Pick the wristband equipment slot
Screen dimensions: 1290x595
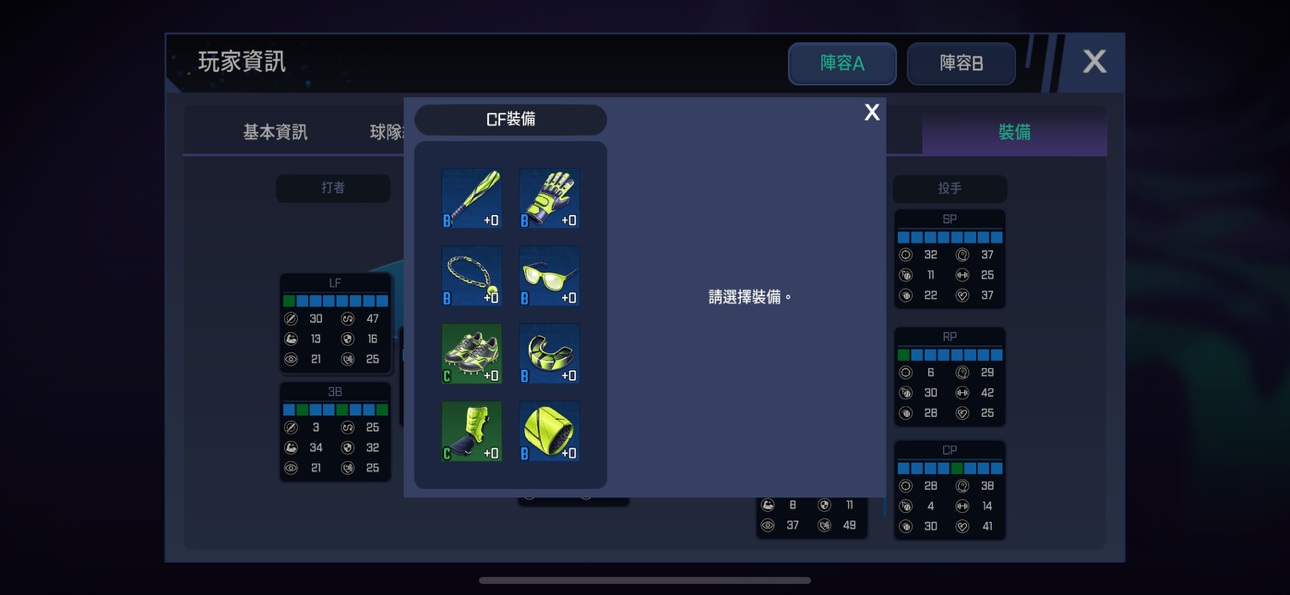coord(549,432)
